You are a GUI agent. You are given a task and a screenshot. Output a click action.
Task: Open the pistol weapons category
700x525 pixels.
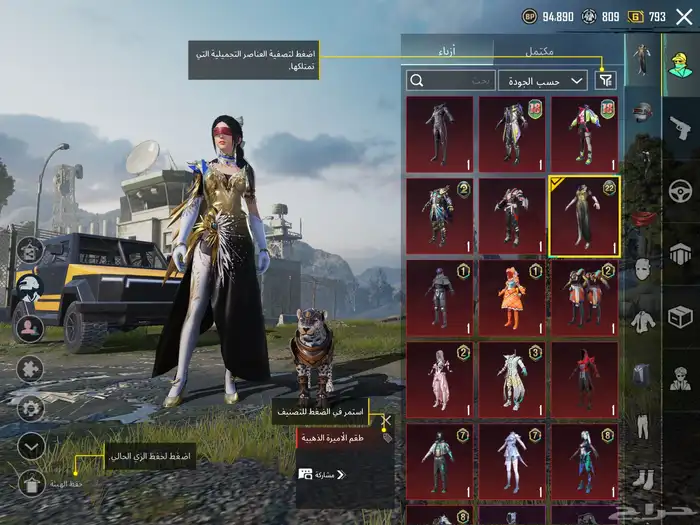coord(681,127)
